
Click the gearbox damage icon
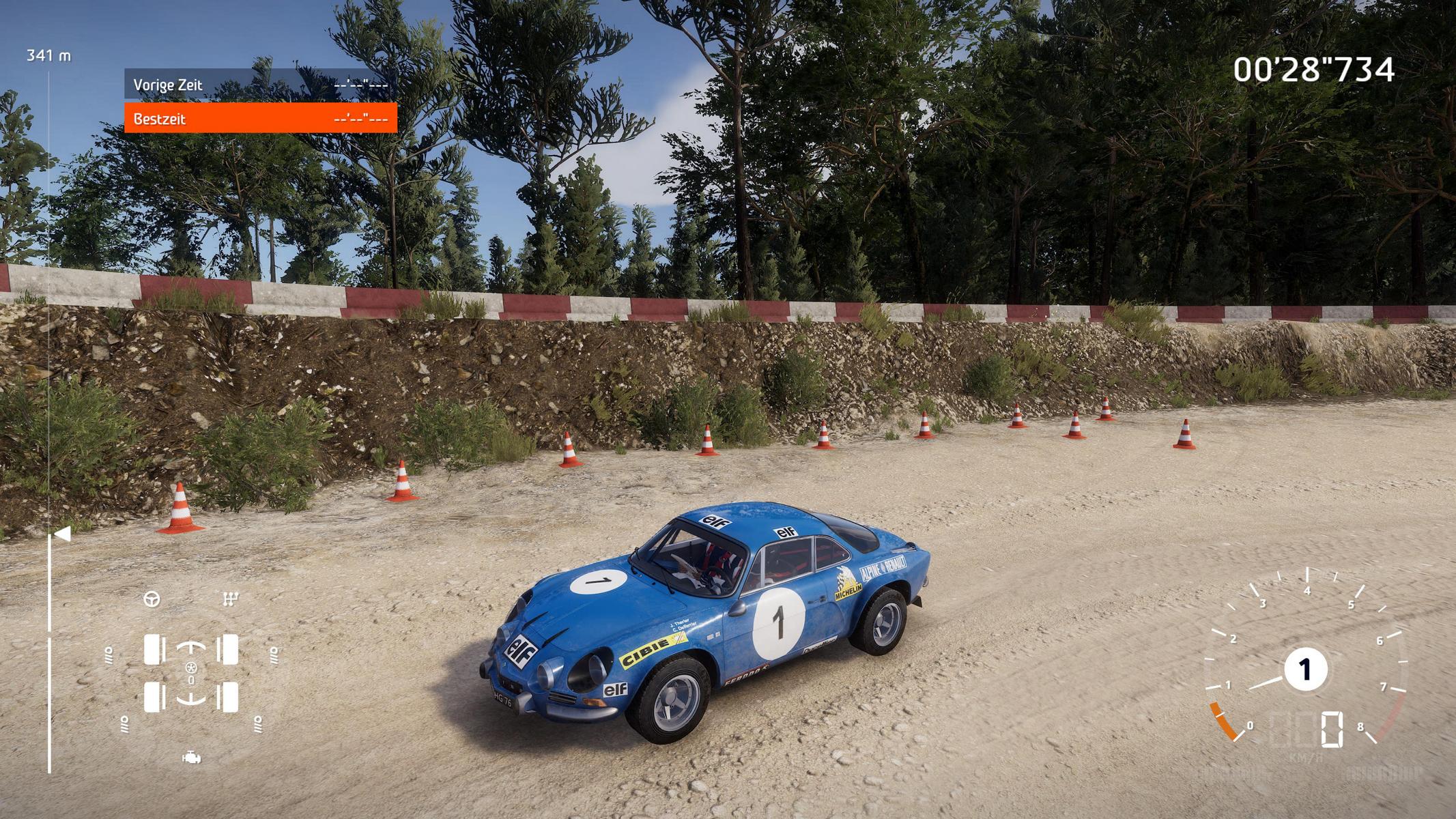tap(231, 599)
